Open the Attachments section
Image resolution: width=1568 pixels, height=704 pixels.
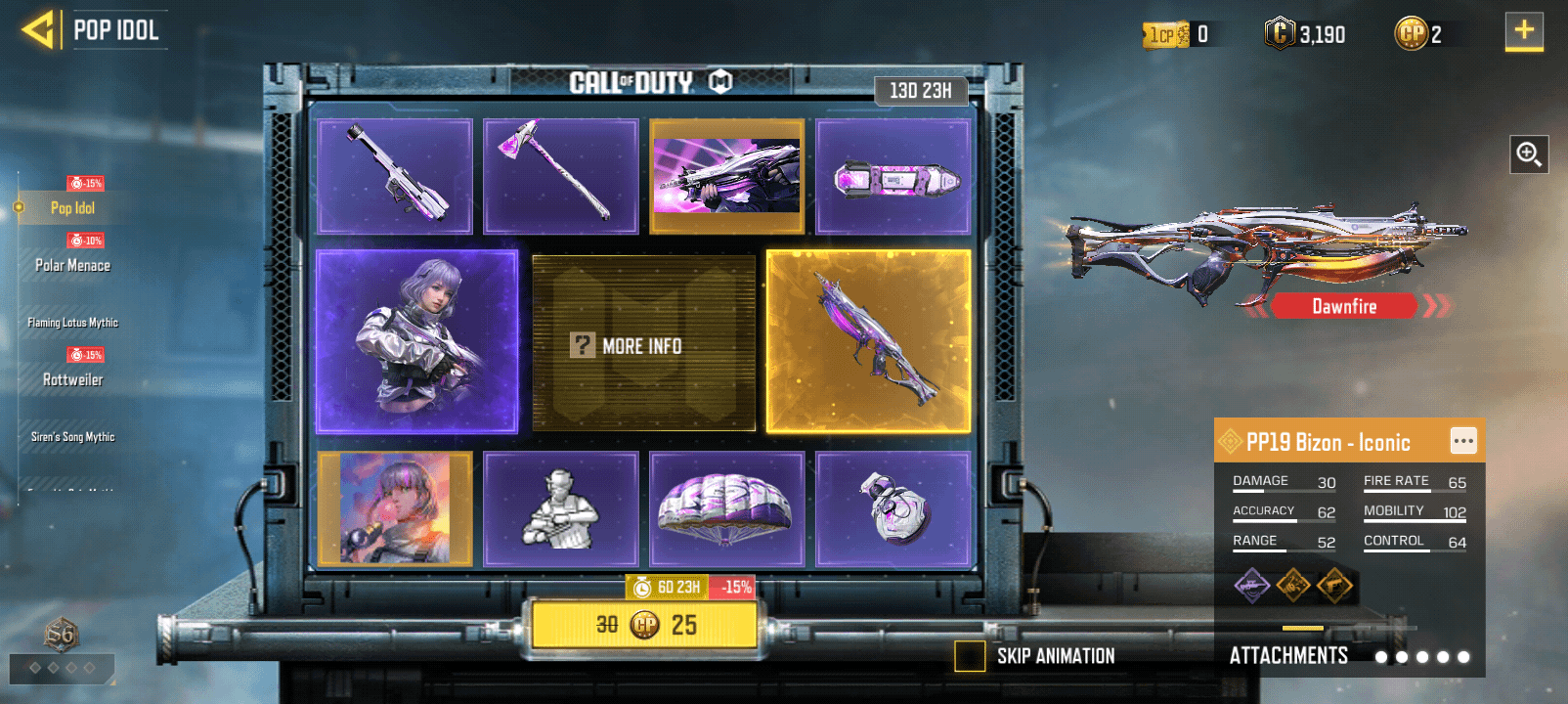tap(1288, 656)
